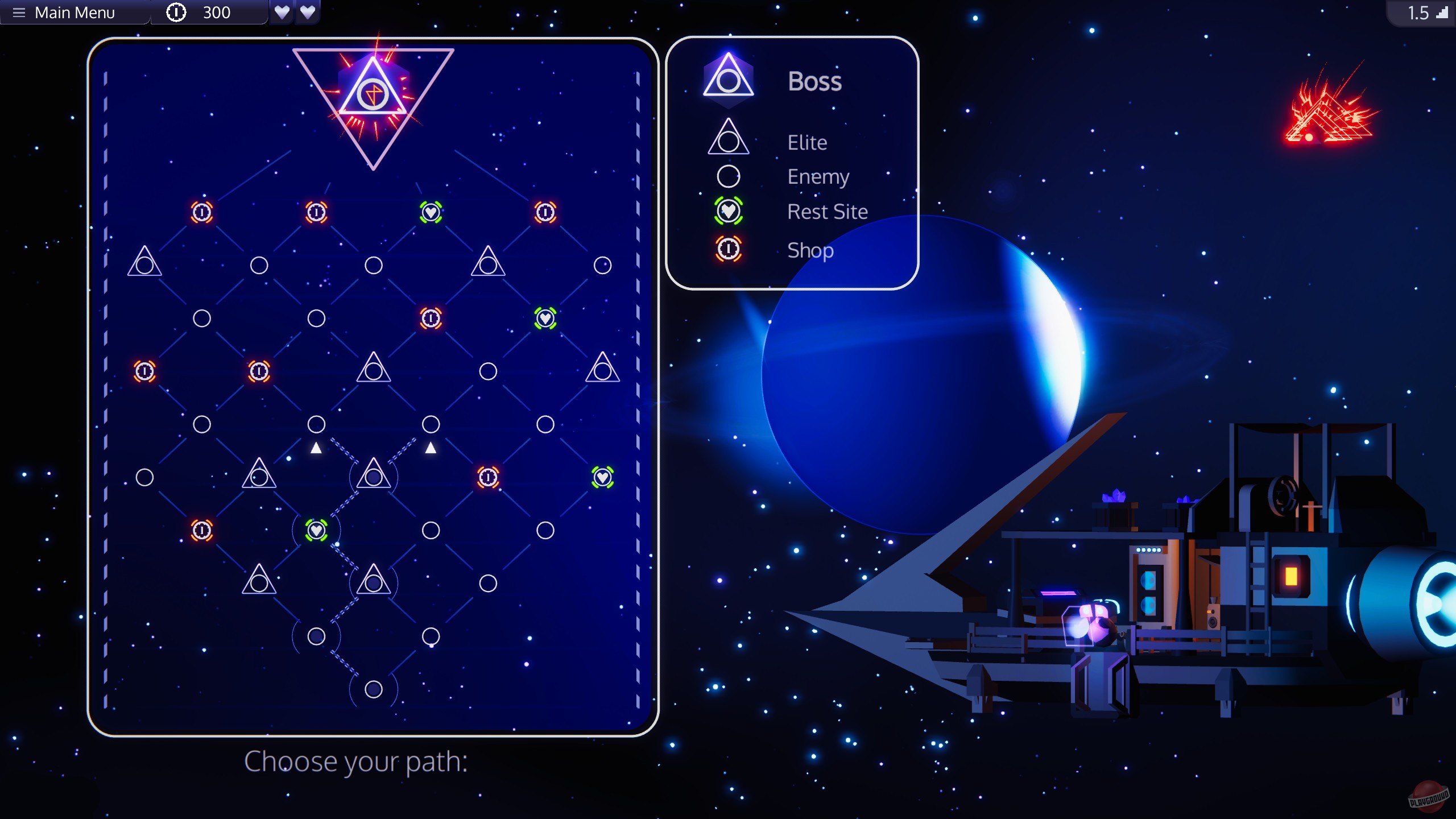Open the Main Menu
Viewport: 1456px width, 819px height.
pyautogui.click(x=75, y=12)
